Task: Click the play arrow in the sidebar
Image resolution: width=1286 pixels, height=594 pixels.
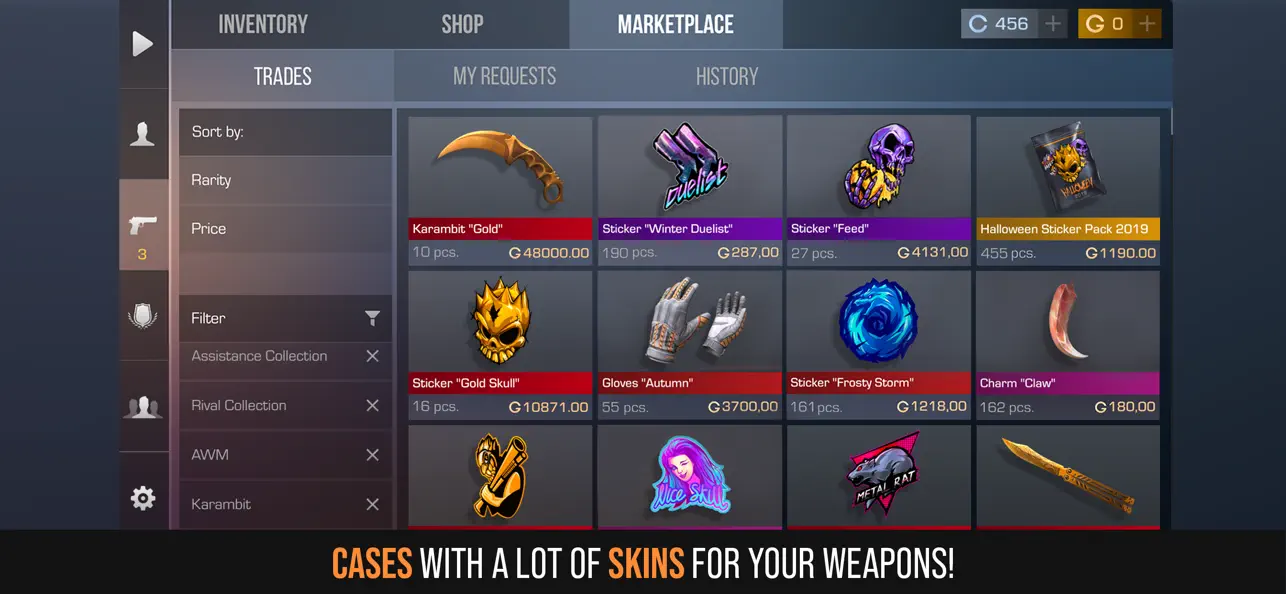Action: tap(143, 44)
